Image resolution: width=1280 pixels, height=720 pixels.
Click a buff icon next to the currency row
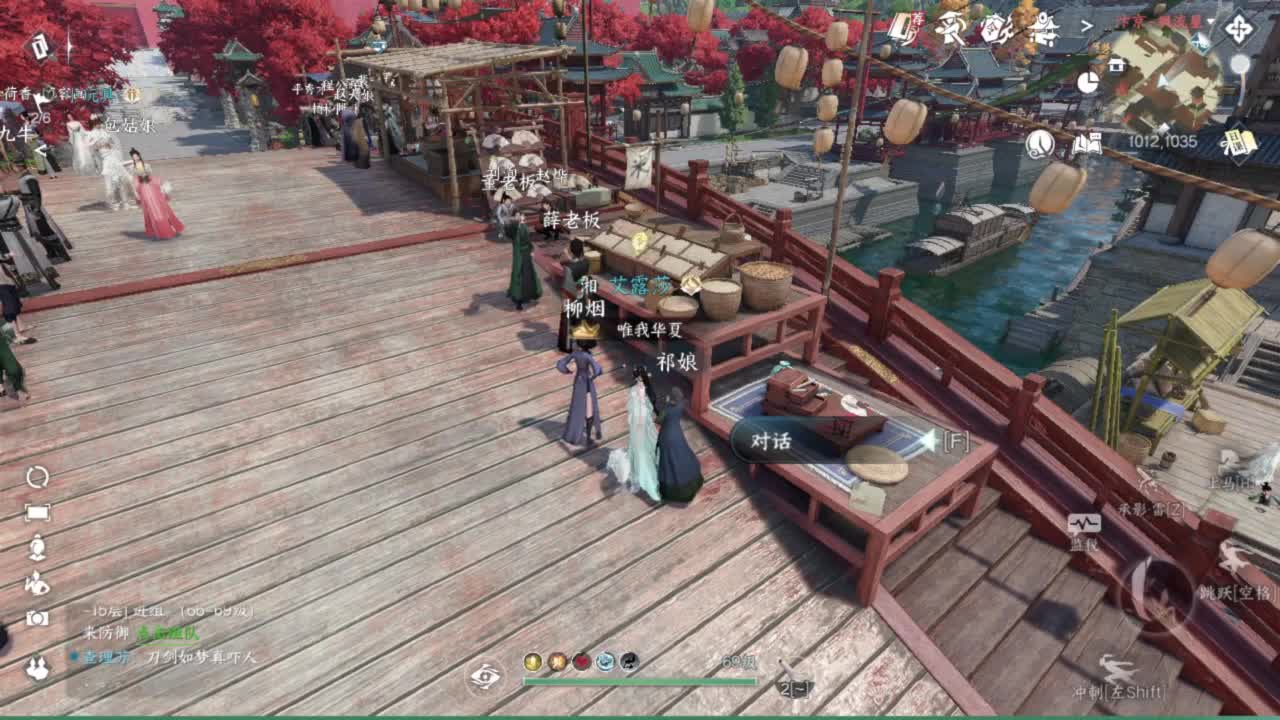tap(557, 662)
